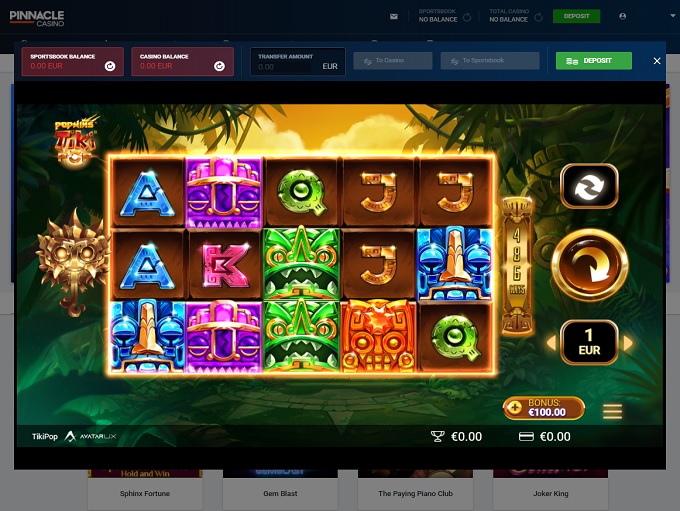Viewport: 680px width, 511px height.
Task: Spin the reels with the big arrow button
Action: (x=589, y=265)
